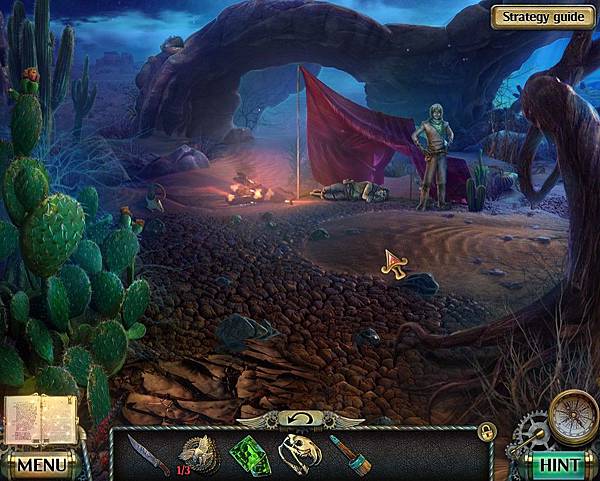Open the Strategy guide
This screenshot has width=600, height=481.
click(x=544, y=17)
